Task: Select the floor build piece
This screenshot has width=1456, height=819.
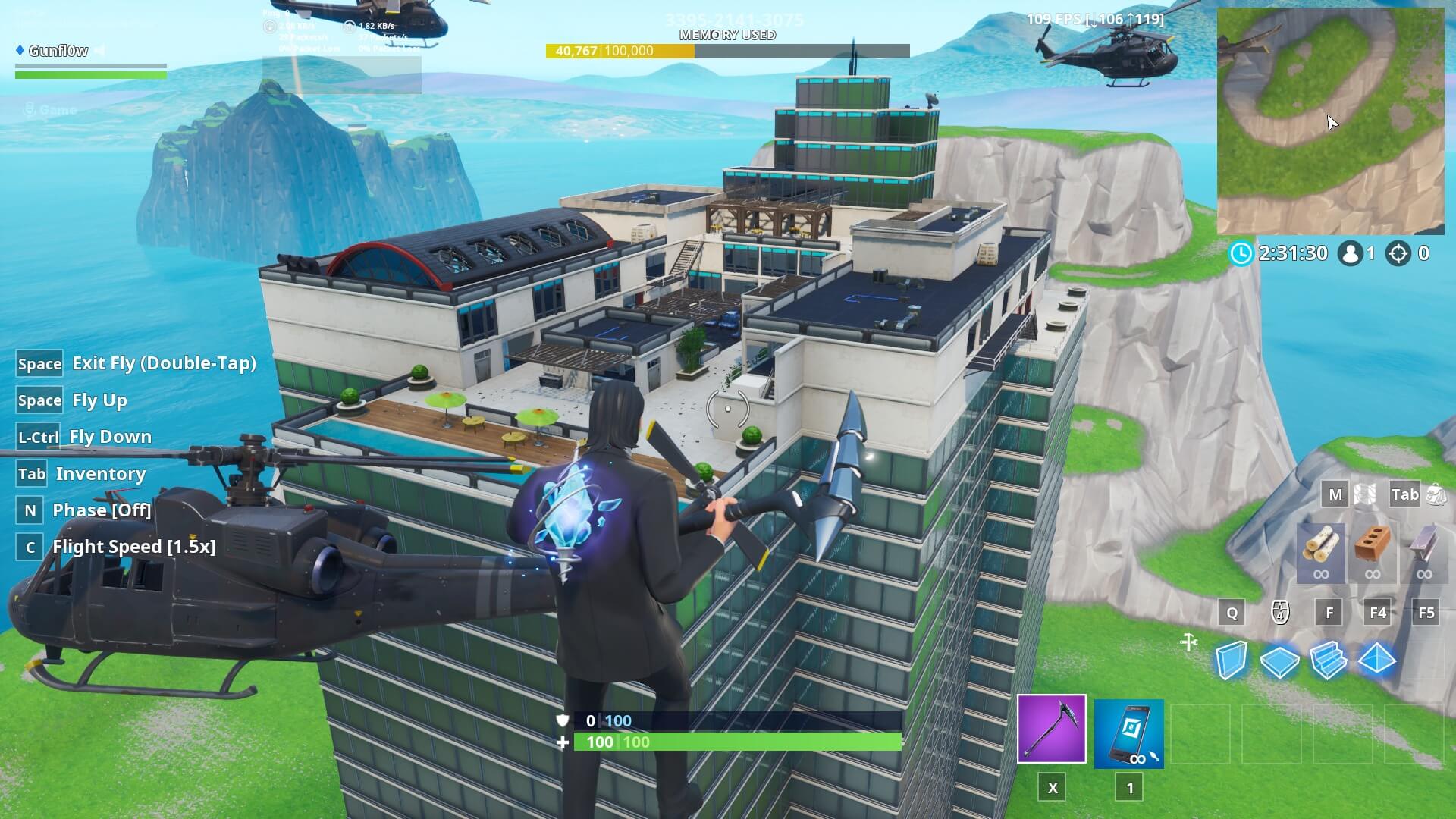Action: (x=1279, y=661)
